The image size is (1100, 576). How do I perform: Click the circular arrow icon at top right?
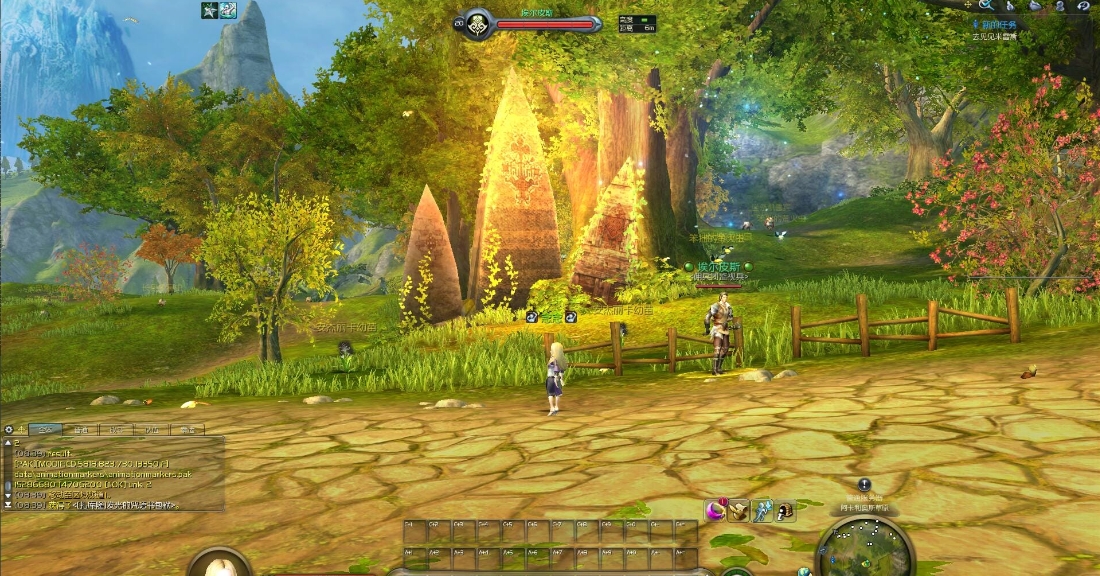click(1084, 6)
